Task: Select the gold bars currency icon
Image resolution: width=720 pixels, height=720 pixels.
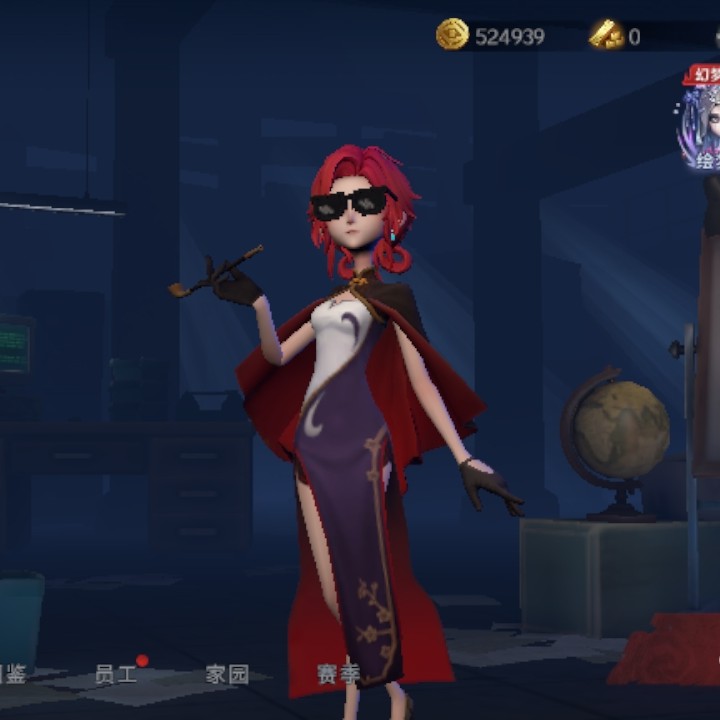Action: tap(606, 36)
